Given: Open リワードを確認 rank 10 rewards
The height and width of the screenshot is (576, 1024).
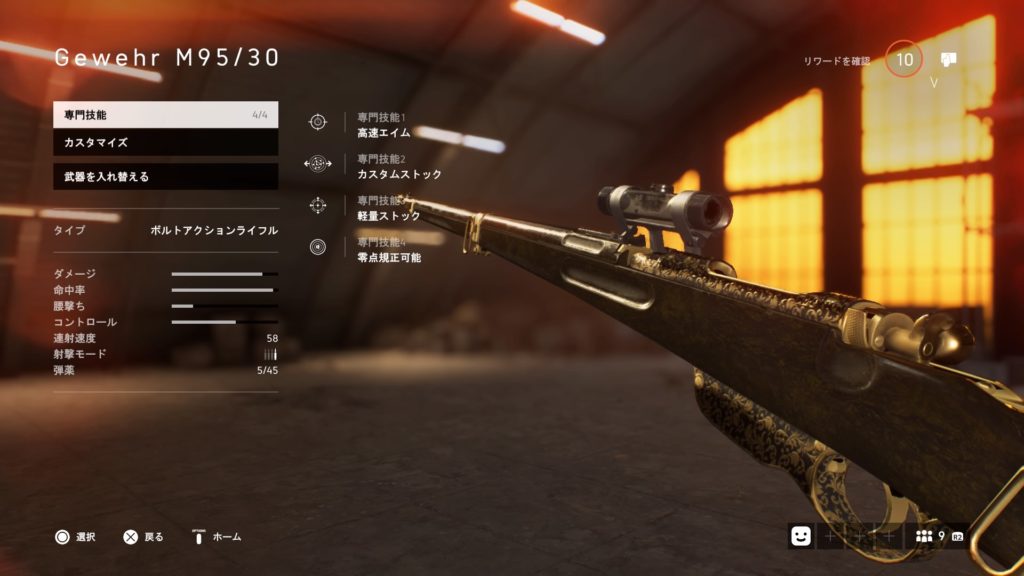Looking at the screenshot, I should (x=903, y=60).
